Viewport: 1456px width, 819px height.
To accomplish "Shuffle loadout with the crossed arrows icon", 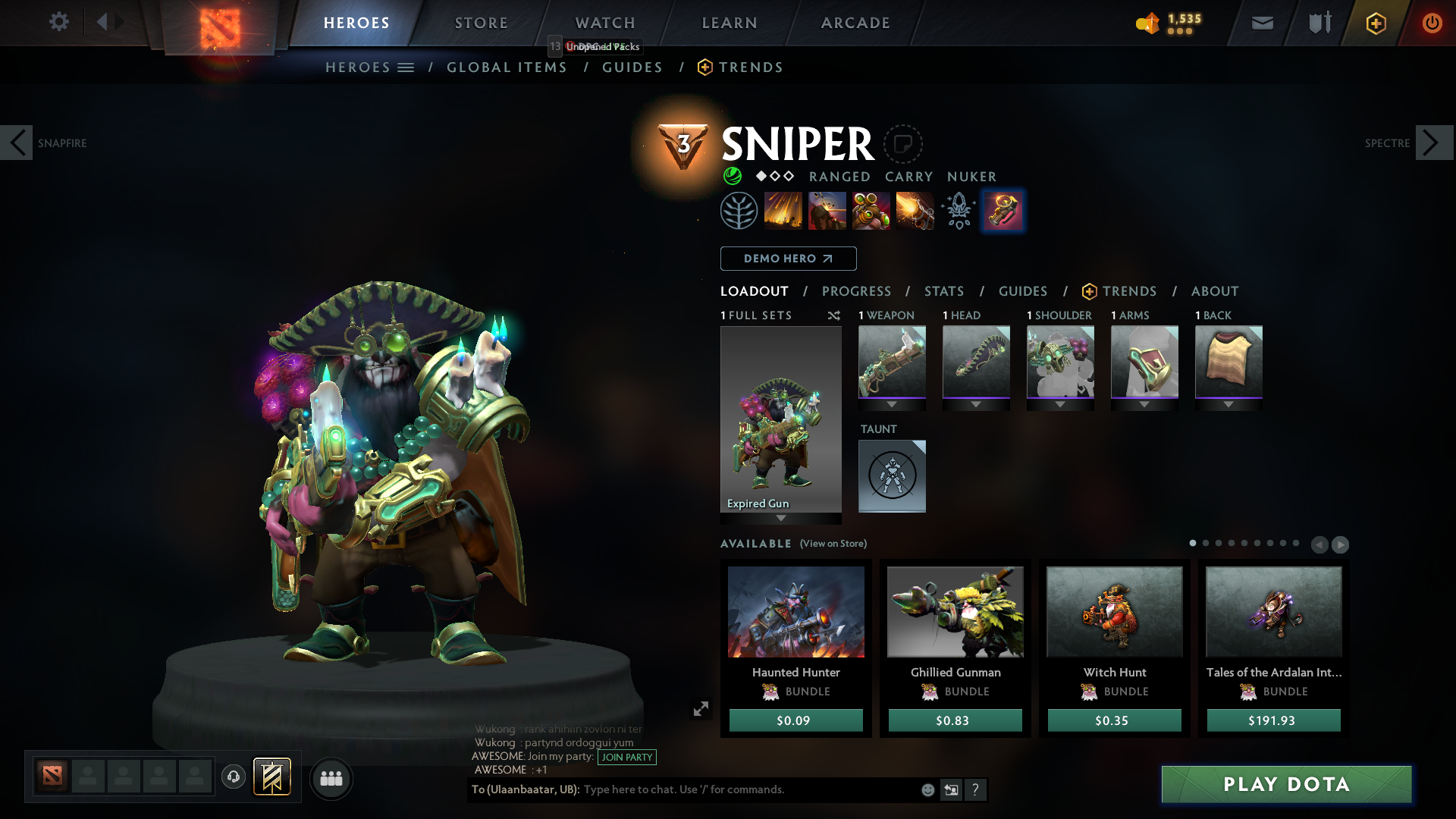I will [x=834, y=315].
